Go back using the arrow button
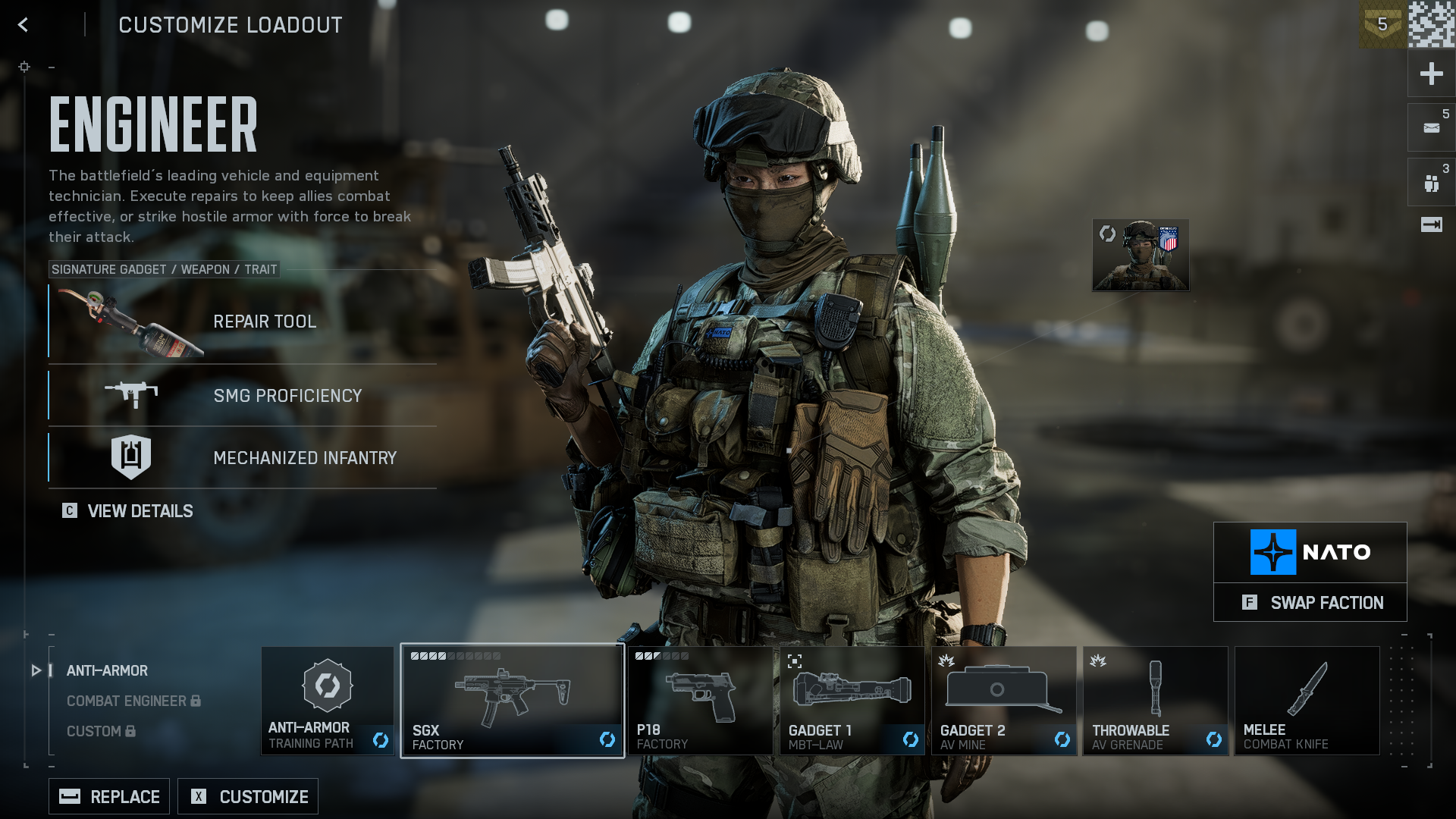This screenshot has width=1456, height=819. point(24,25)
